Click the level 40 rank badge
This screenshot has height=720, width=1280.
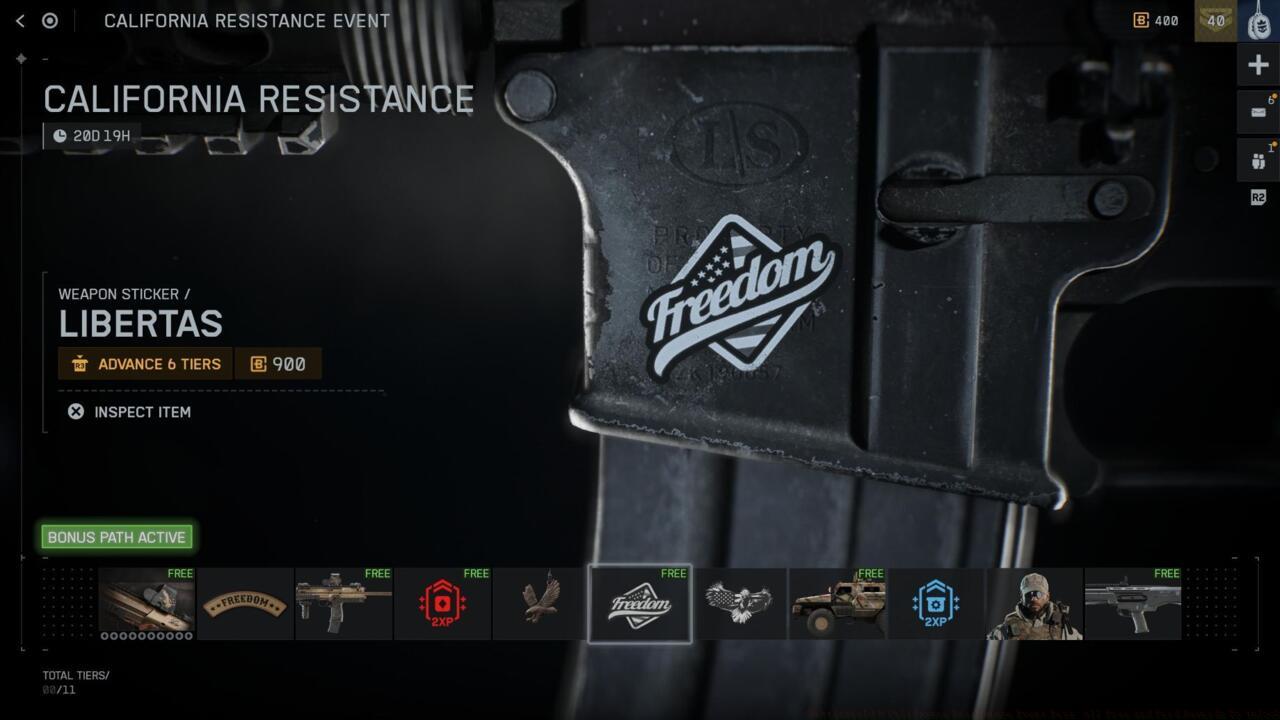click(1216, 21)
